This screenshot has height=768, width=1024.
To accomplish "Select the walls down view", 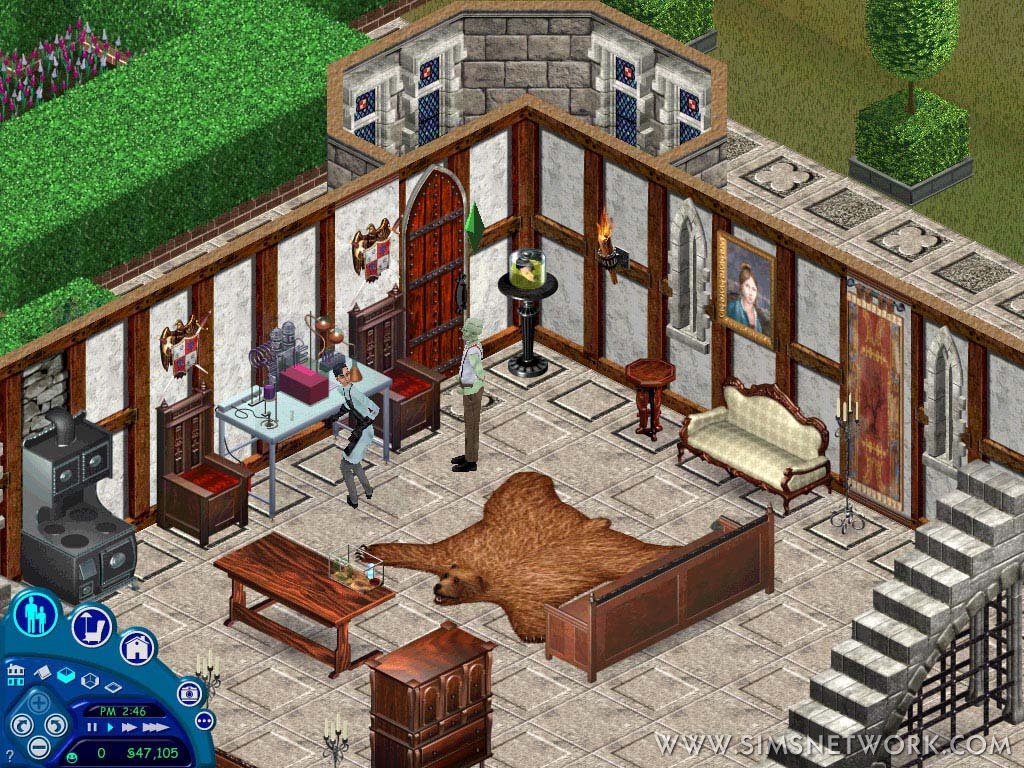I will click(x=113, y=687).
